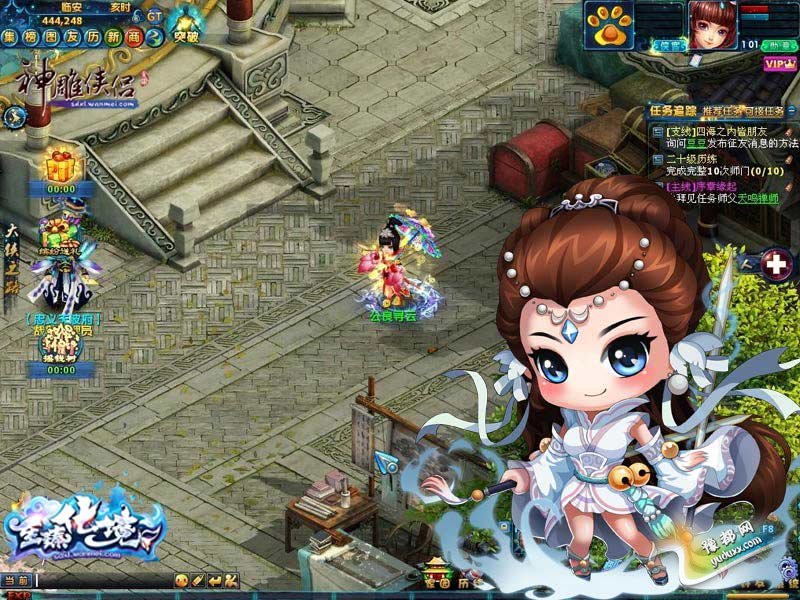
Task: Click the red plus cross button
Action: (x=775, y=265)
